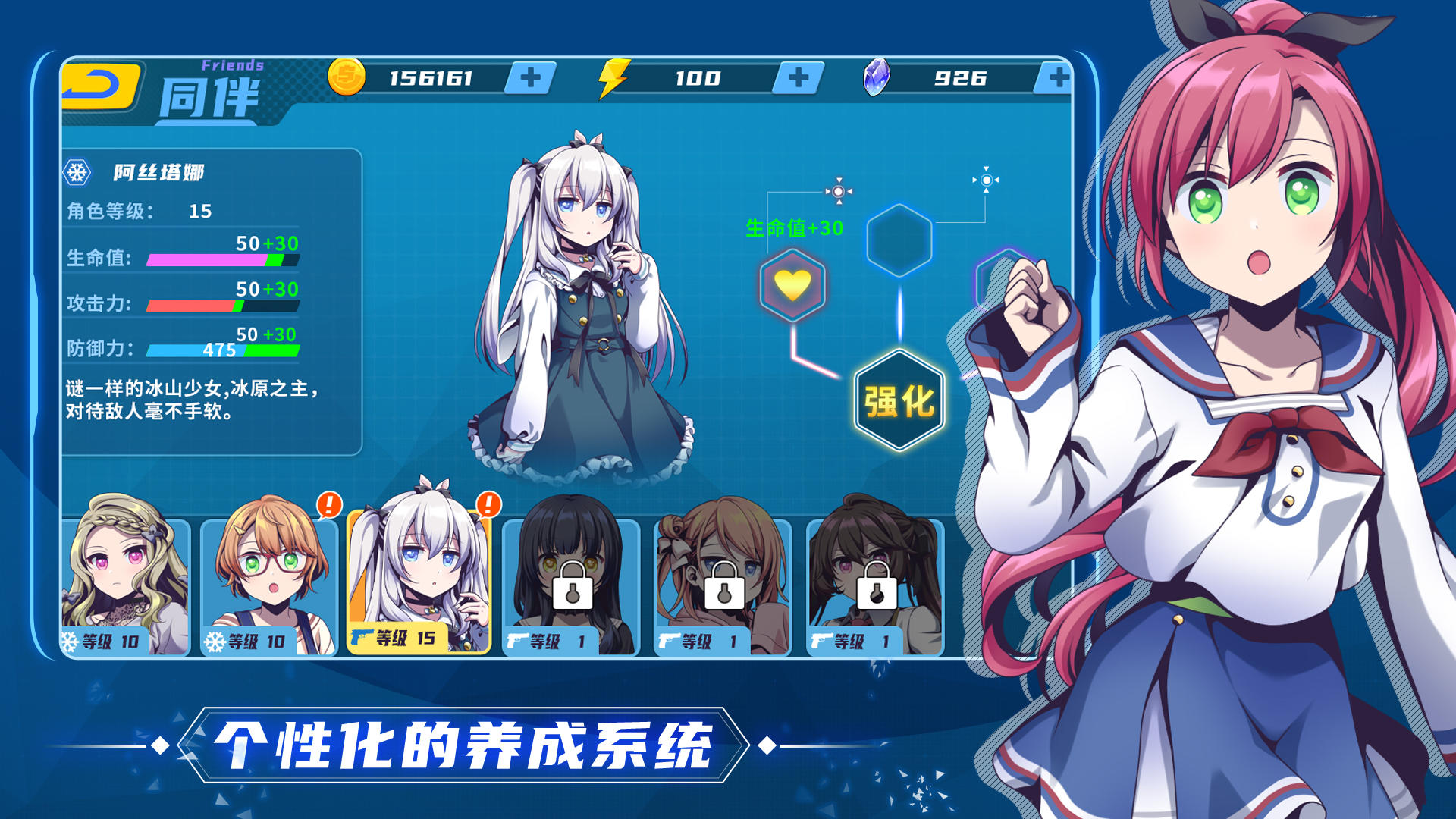This screenshot has width=1456, height=819.
Task: Click the crystal gem icon
Action: (876, 77)
